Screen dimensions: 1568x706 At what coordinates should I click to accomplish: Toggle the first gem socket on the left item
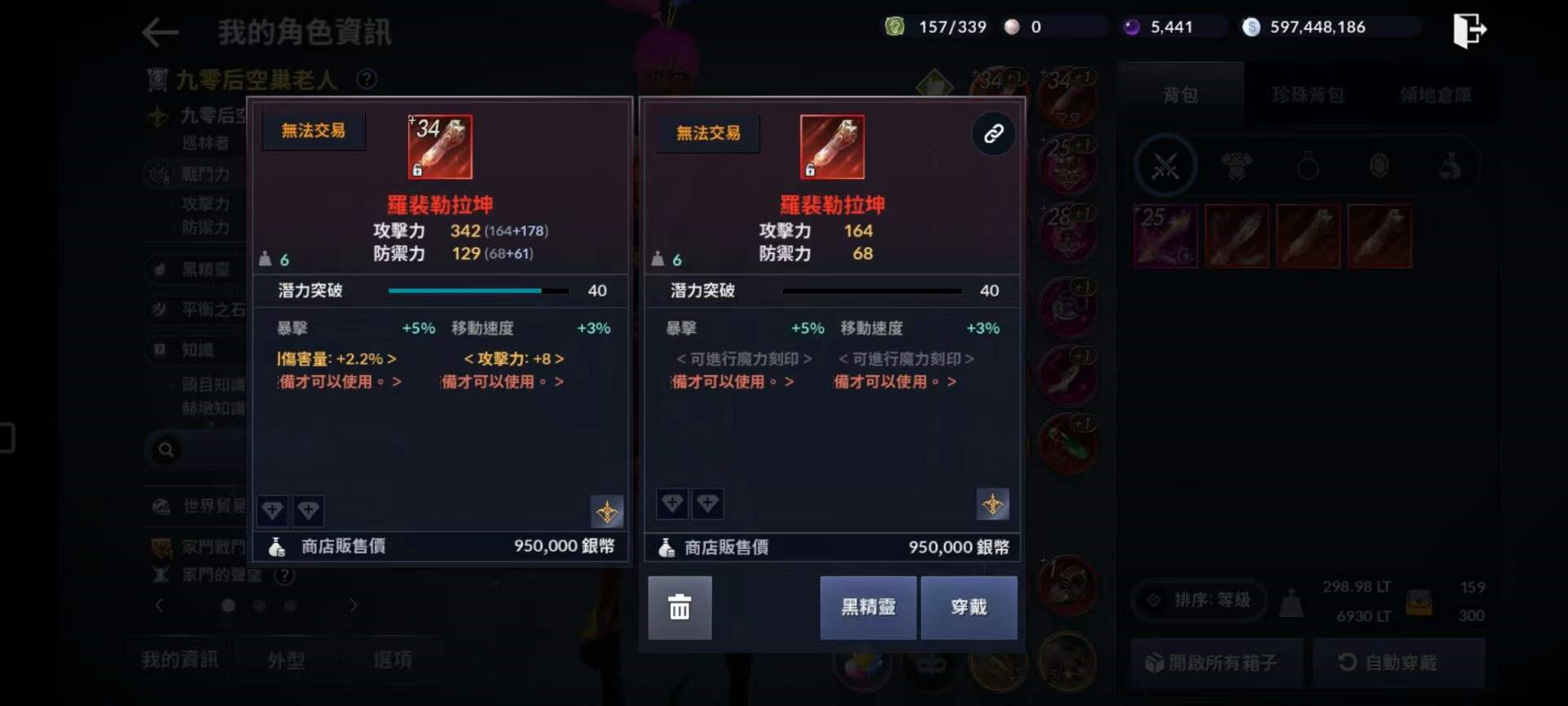(x=271, y=511)
